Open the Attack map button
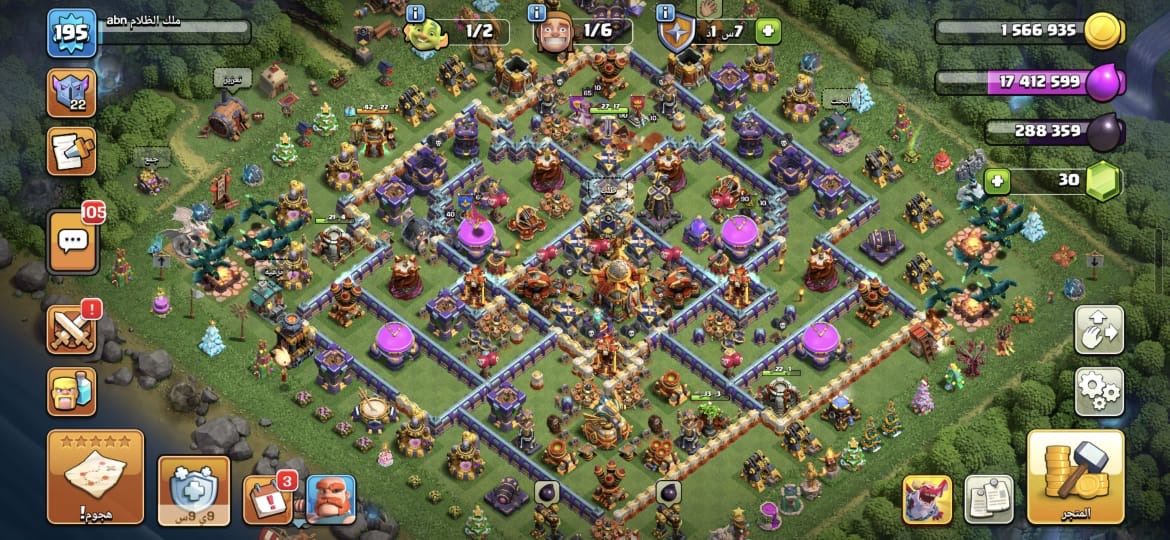 (x=95, y=477)
